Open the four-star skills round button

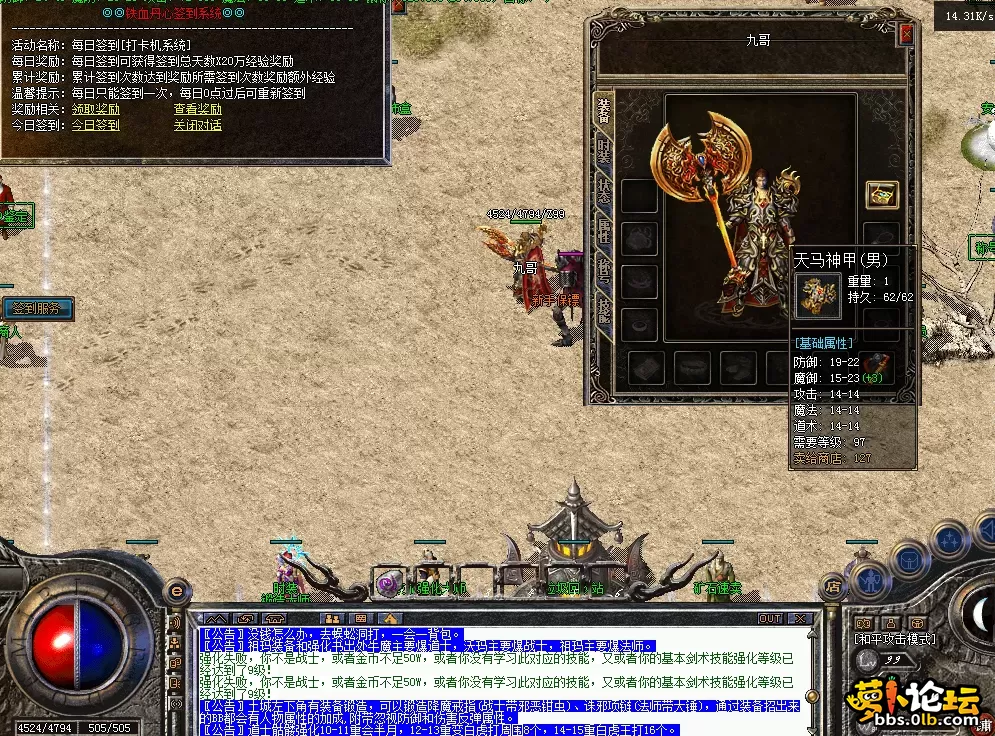[948, 541]
